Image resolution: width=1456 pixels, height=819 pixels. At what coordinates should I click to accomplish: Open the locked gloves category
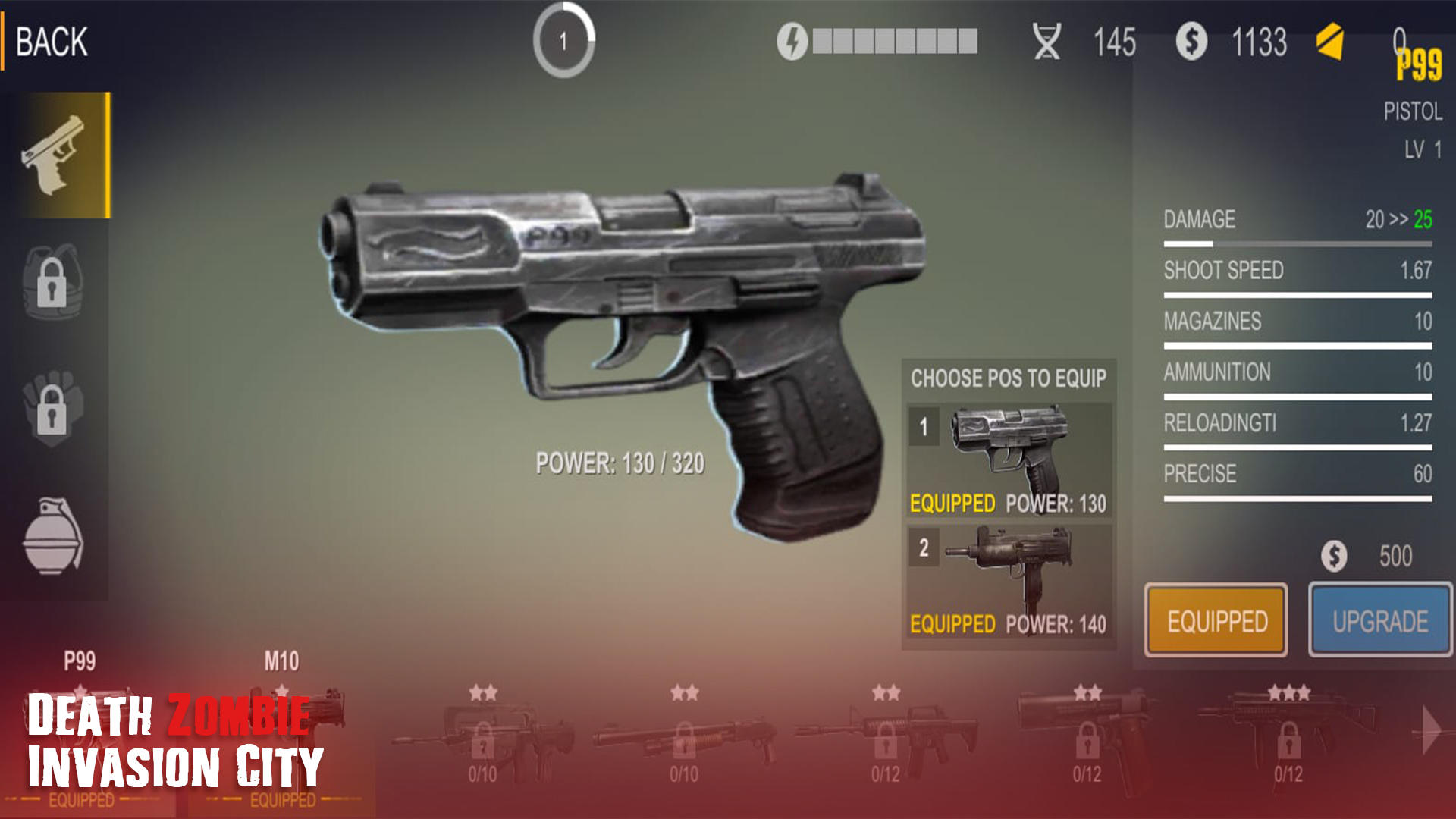[x=53, y=409]
